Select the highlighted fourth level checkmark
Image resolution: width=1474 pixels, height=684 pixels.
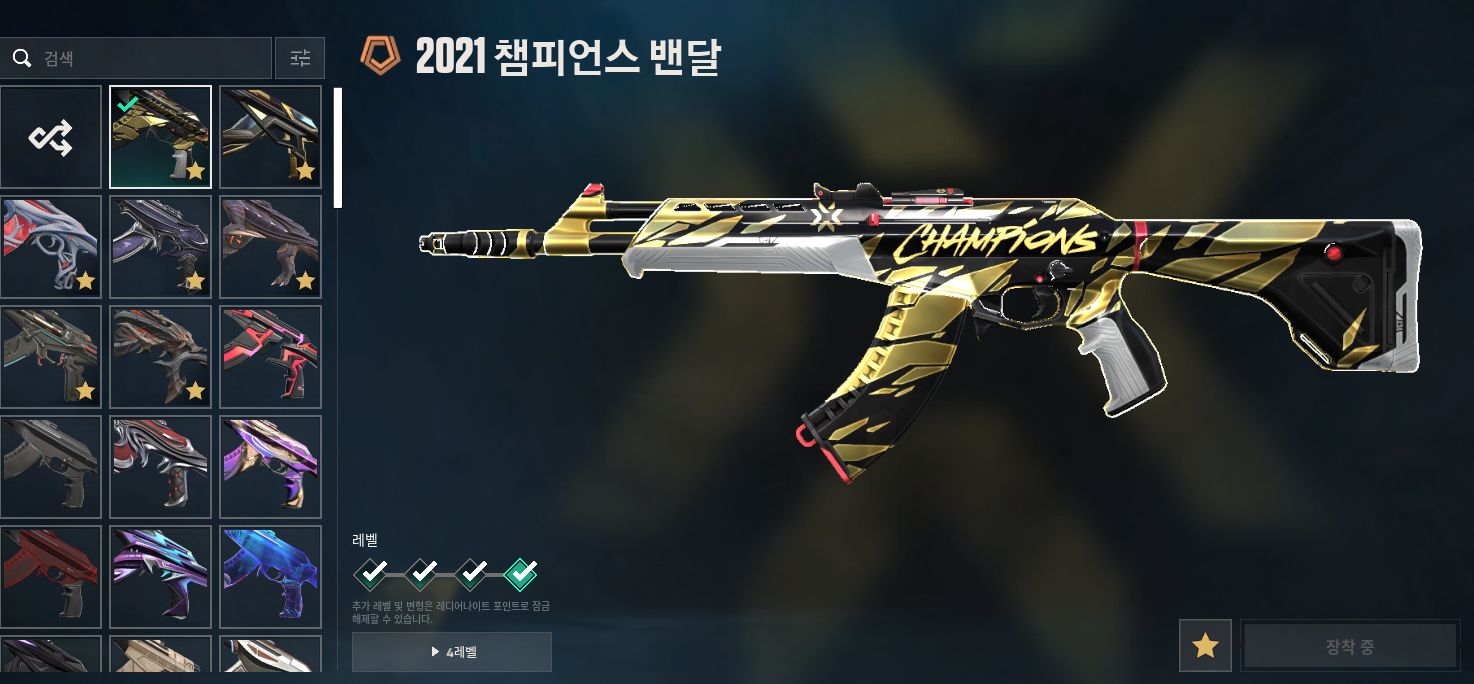(x=521, y=573)
